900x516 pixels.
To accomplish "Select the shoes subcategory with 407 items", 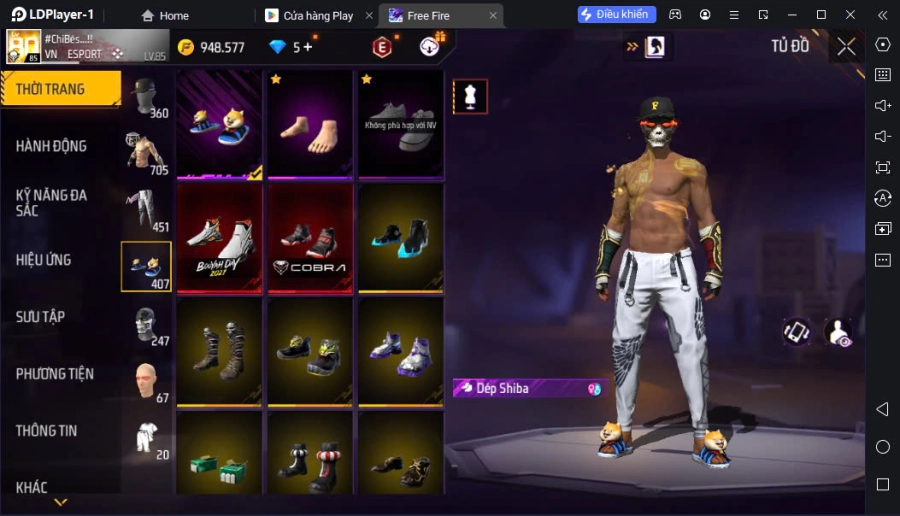I will (x=146, y=267).
